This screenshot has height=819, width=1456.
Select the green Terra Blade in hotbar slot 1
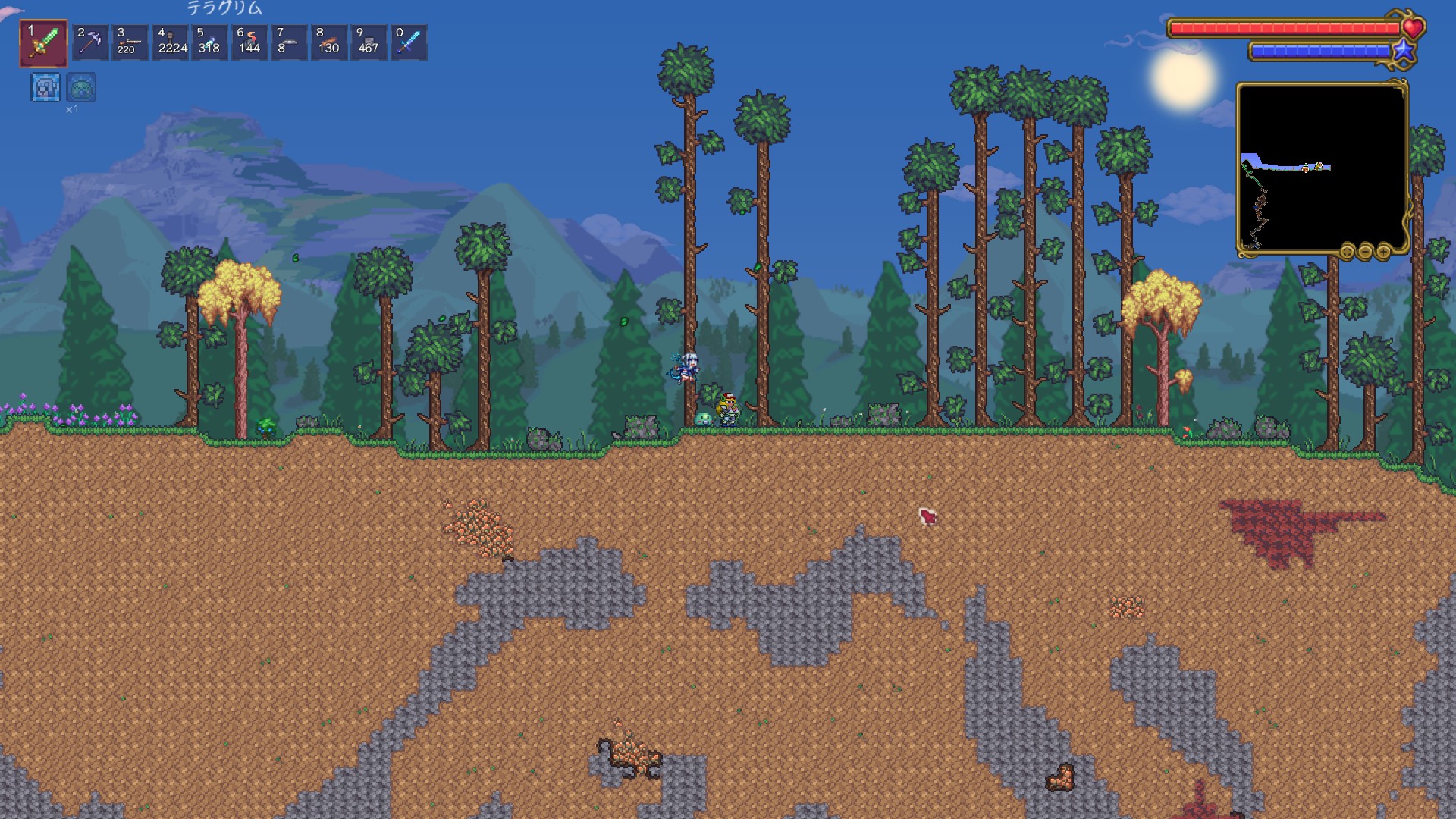[x=44, y=42]
